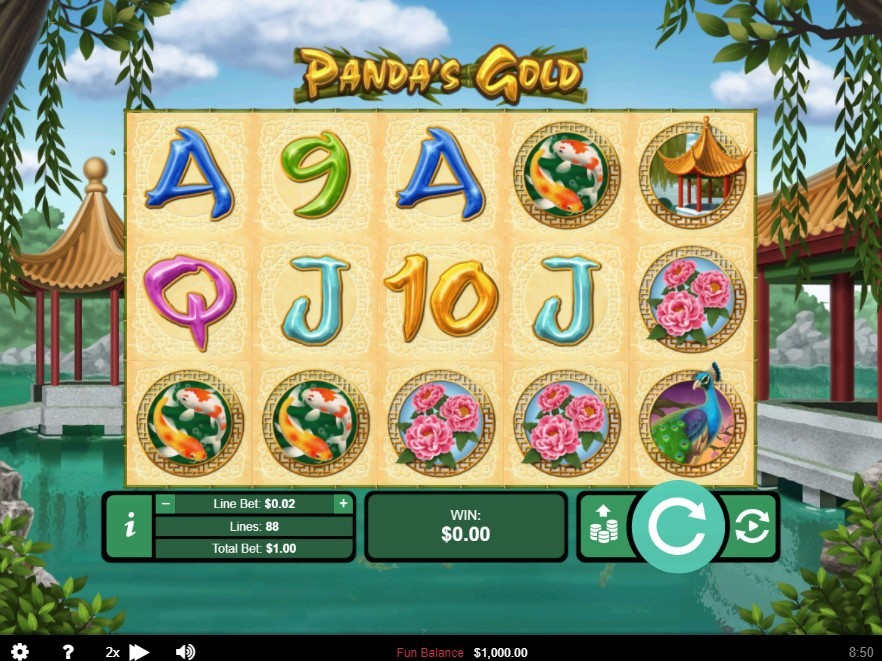Set max bet with the coin stack button
The image size is (882, 661).
click(604, 525)
